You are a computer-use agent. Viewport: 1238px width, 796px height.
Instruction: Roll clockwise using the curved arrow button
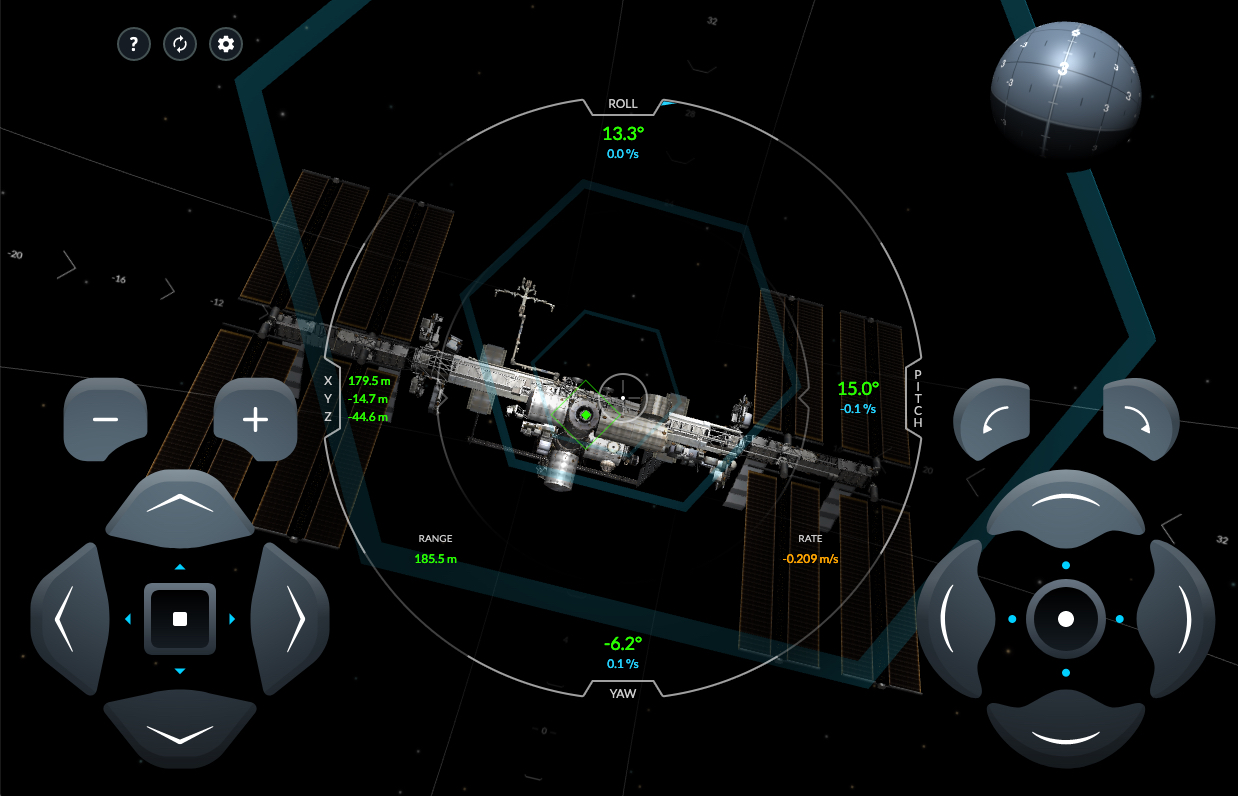pyautogui.click(x=1141, y=419)
